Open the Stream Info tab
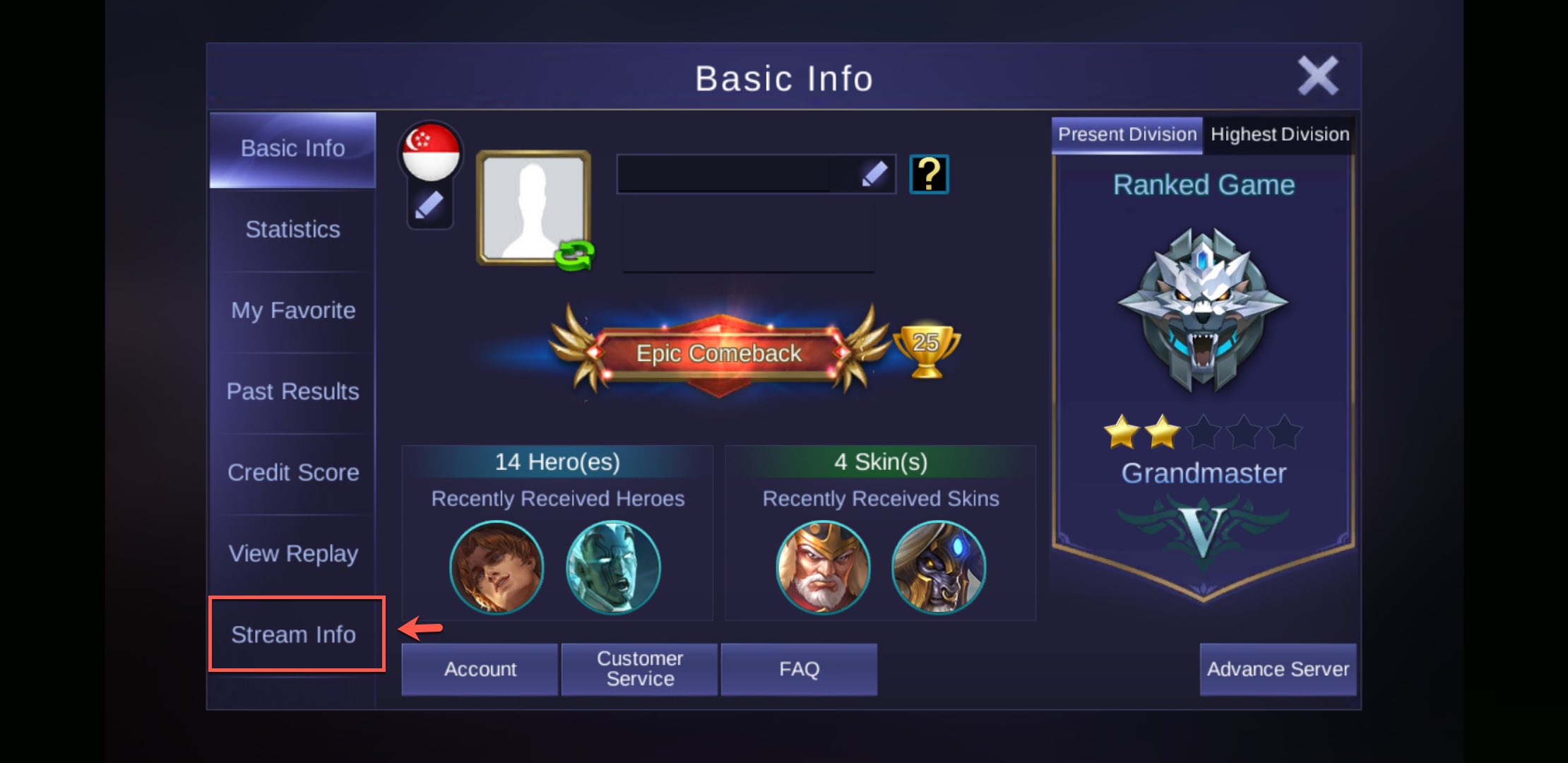 294,634
